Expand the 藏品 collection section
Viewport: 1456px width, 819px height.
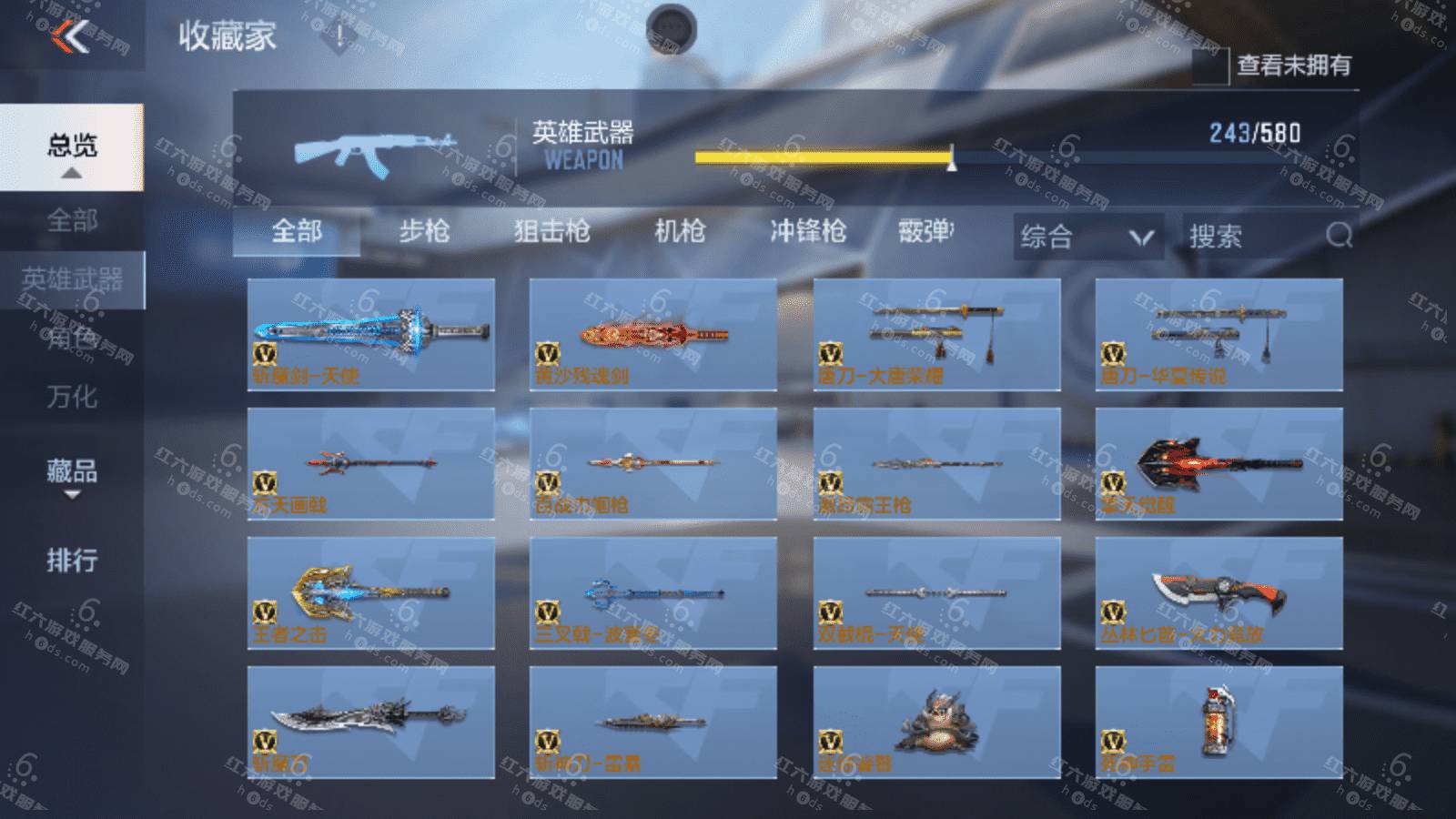coord(72,474)
